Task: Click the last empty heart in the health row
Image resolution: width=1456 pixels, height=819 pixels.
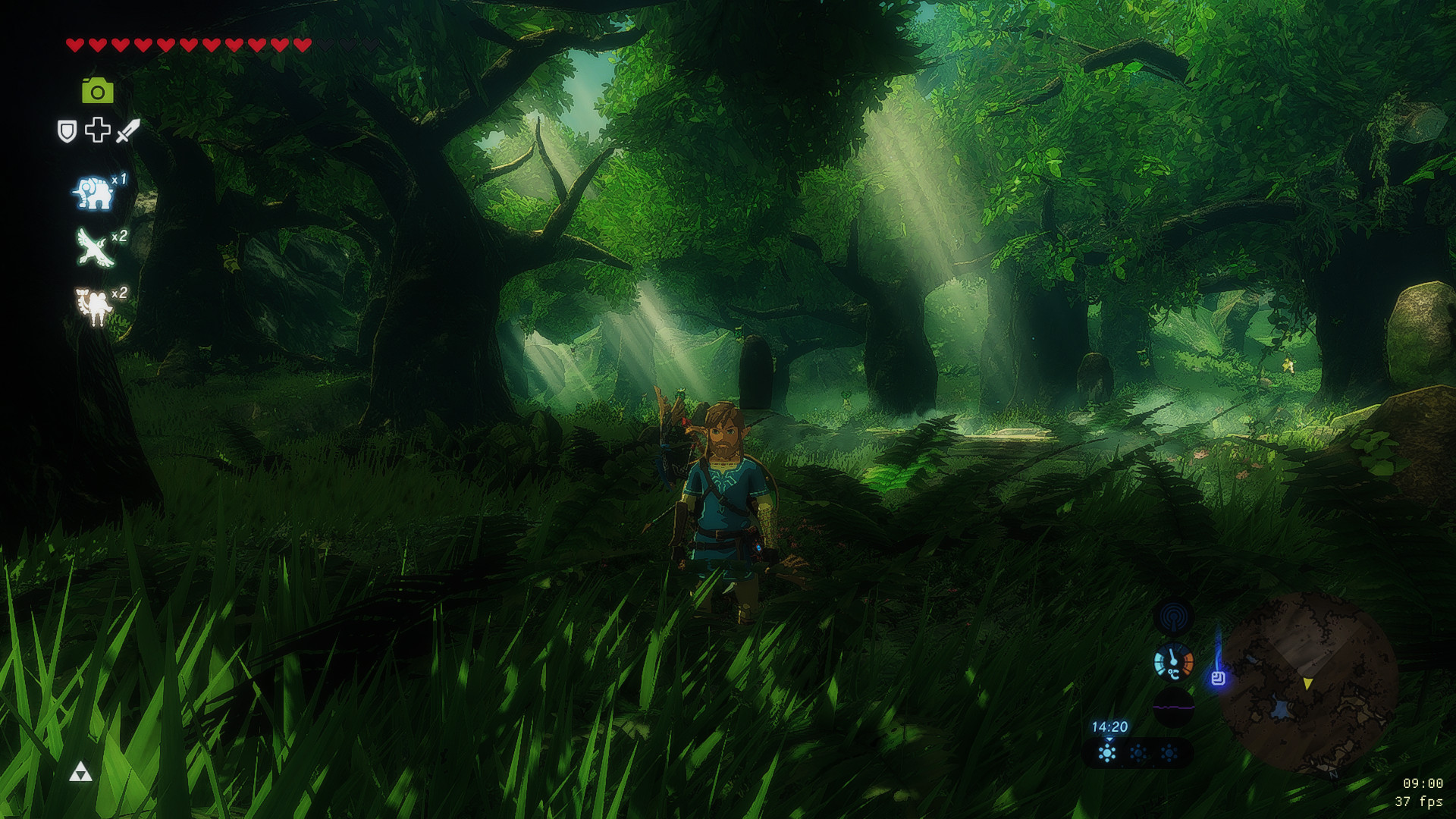Action: pyautogui.click(x=371, y=45)
